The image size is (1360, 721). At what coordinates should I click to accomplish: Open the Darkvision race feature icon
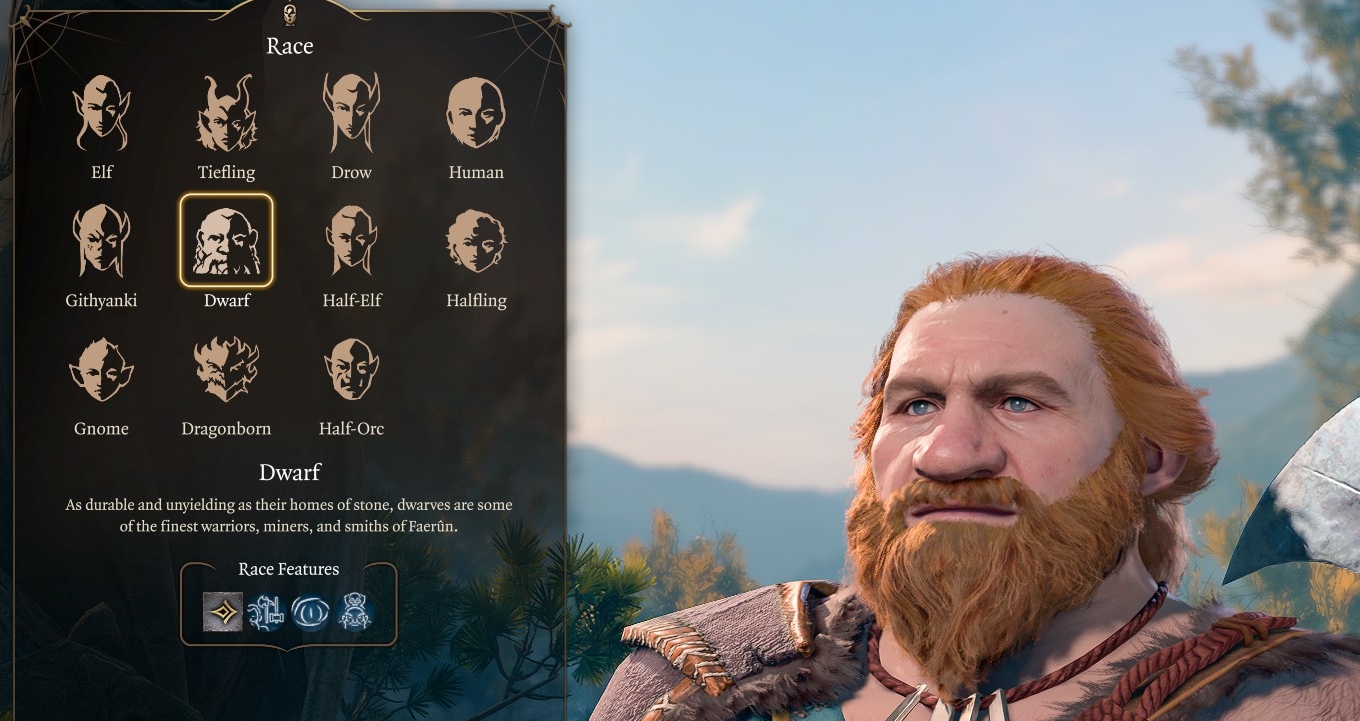tap(311, 610)
